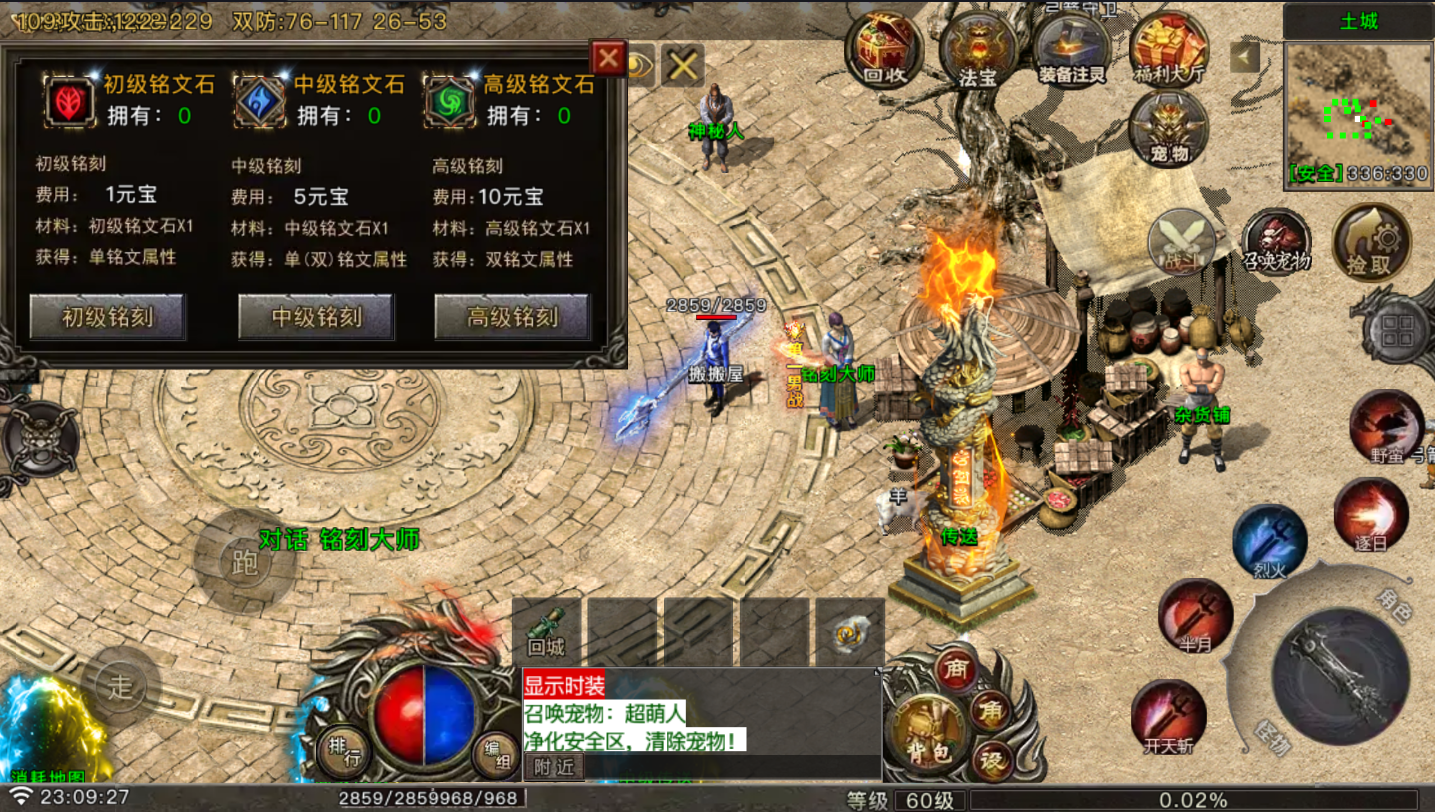Use the 烈火 skill
The width and height of the screenshot is (1435, 812).
(1269, 541)
